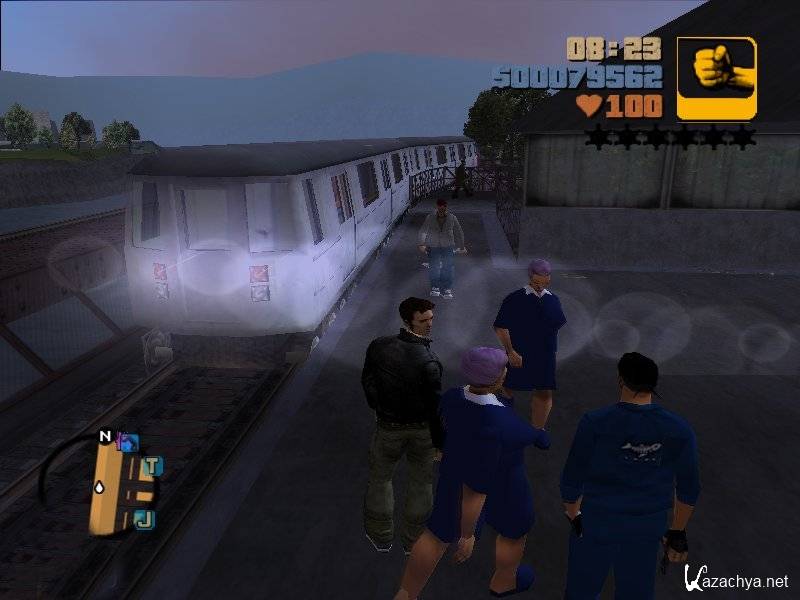Click the N north indicator on the radar
The width and height of the screenshot is (800, 600).
(104, 436)
